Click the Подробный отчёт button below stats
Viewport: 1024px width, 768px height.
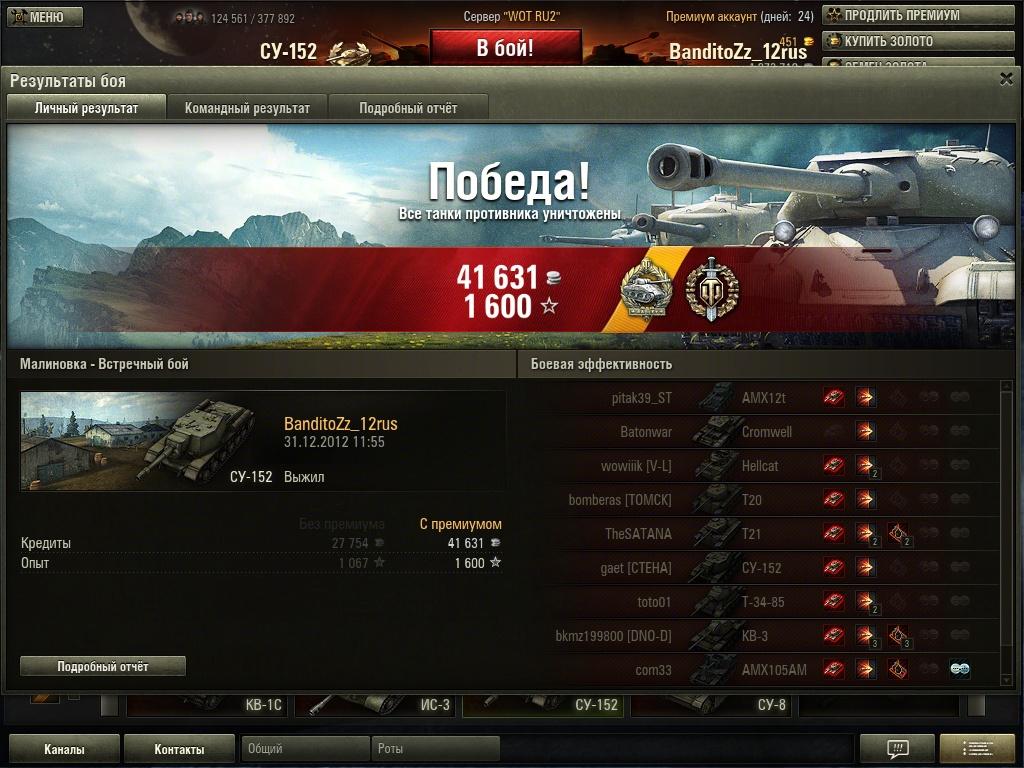pos(103,666)
